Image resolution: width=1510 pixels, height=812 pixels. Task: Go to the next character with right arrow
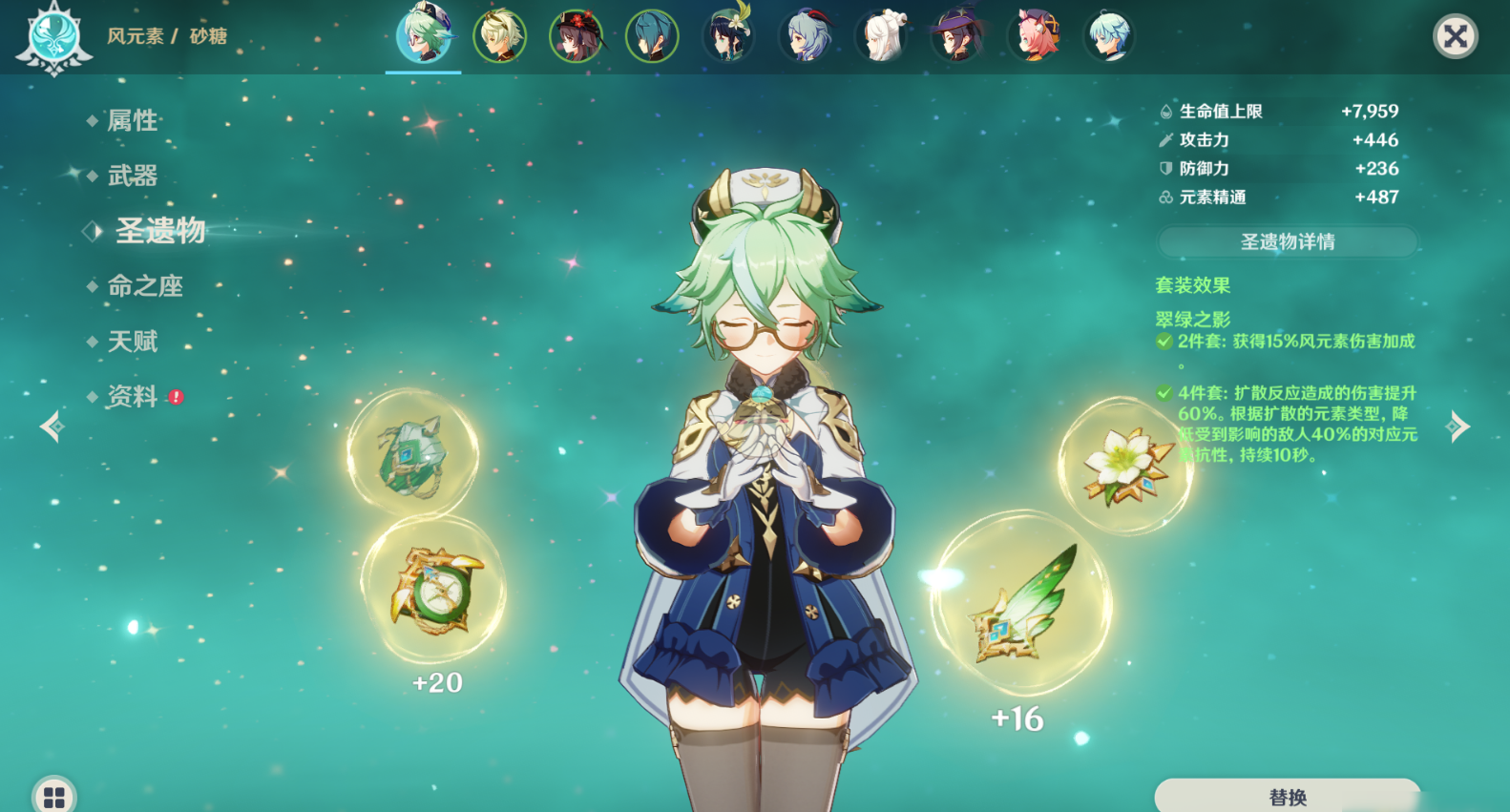(1458, 427)
